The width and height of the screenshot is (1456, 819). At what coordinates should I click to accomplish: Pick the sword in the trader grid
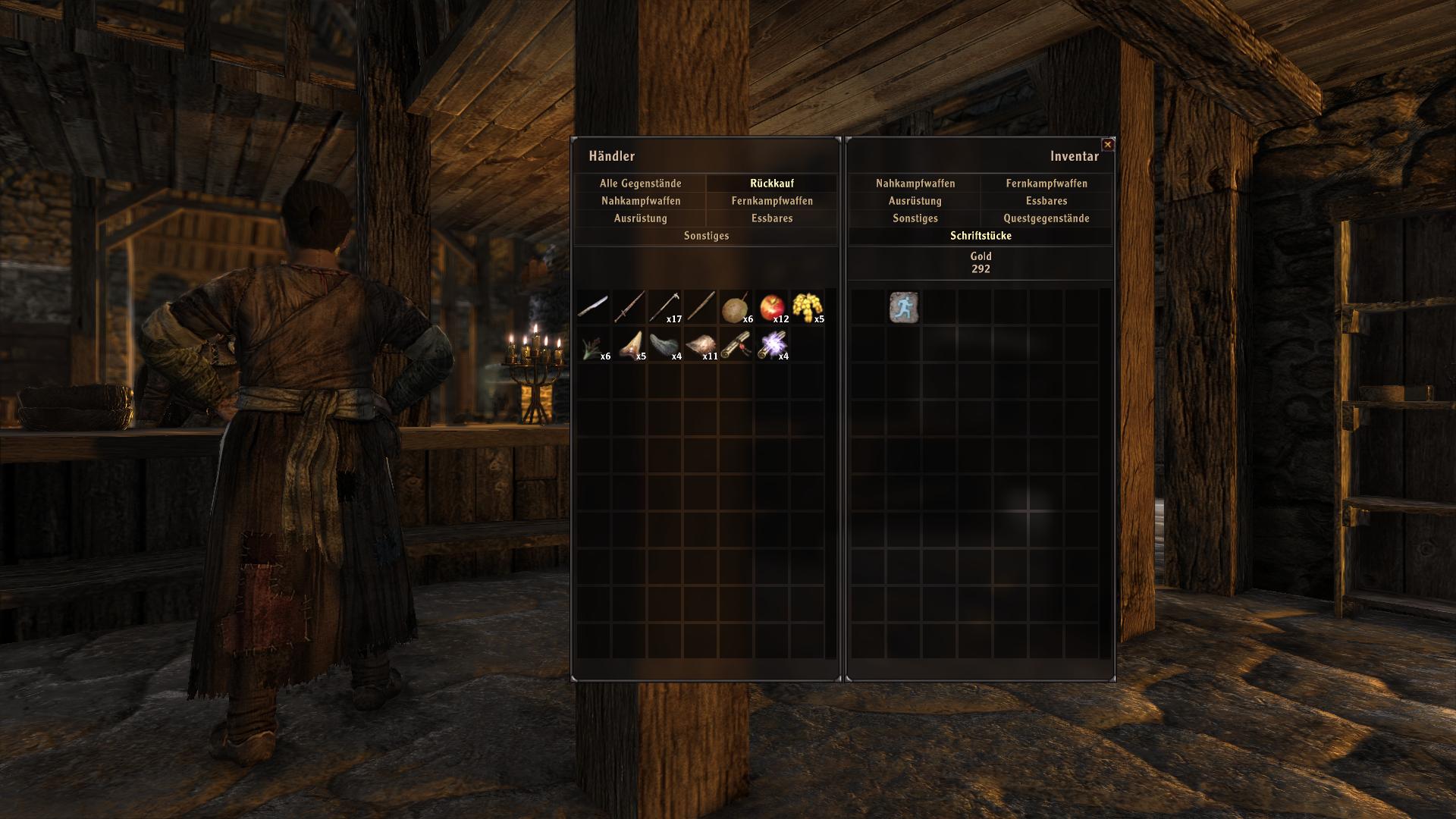(629, 308)
